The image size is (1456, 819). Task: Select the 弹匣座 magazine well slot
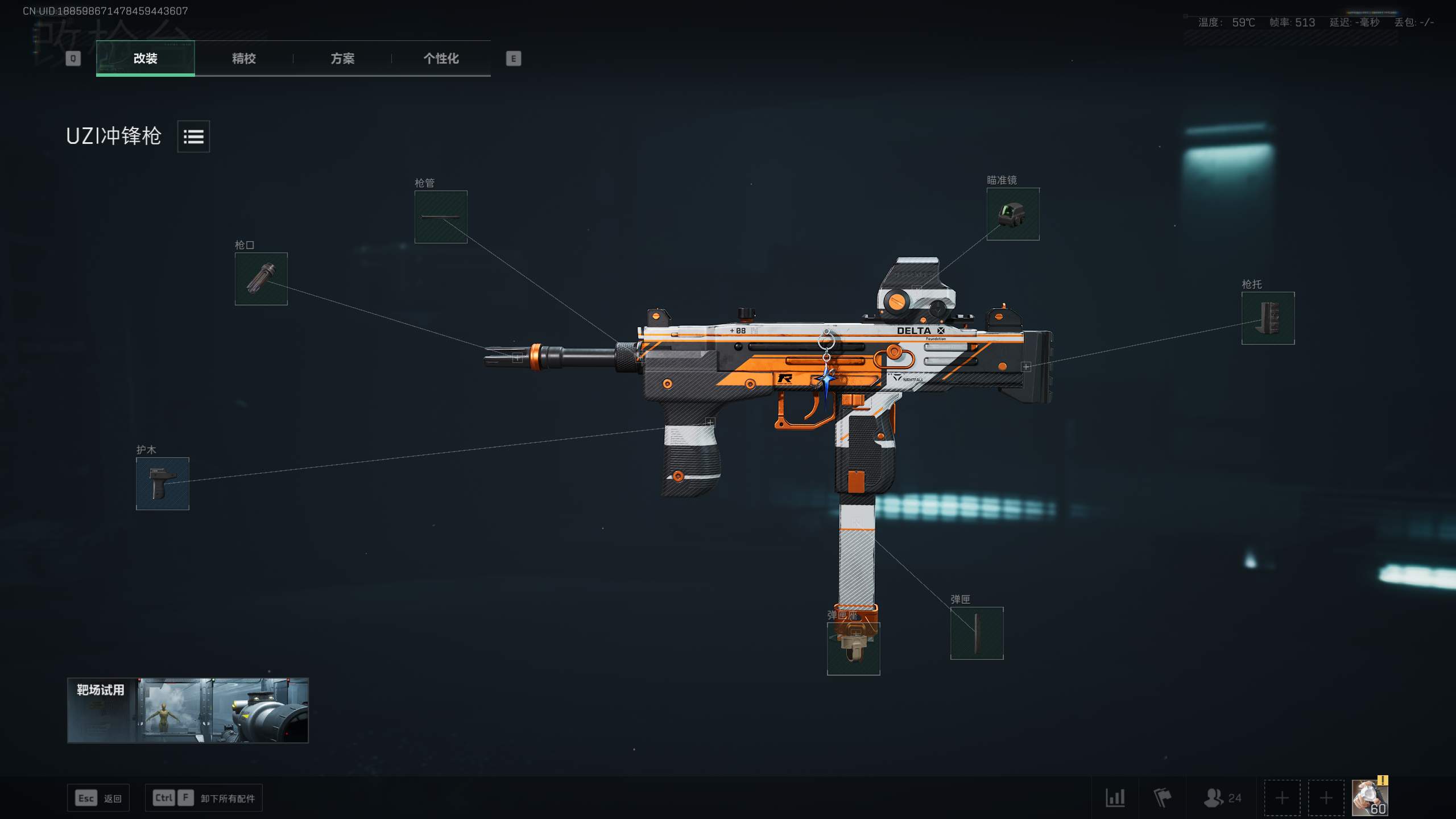[x=853, y=648]
